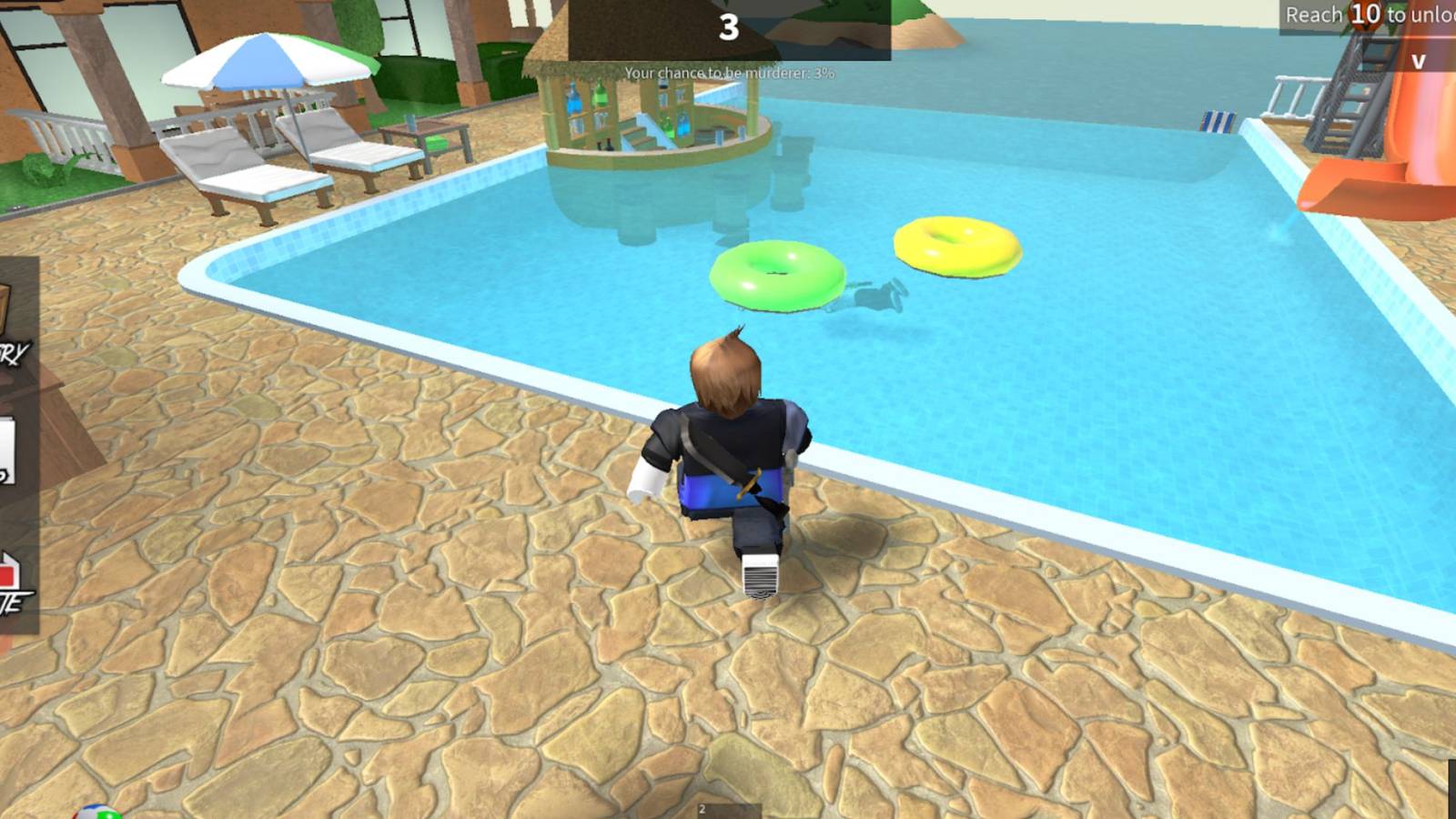Screen dimensions: 1456x819
Task: Click the beach ball icon in the bottom-left corner
Action: 98,814
